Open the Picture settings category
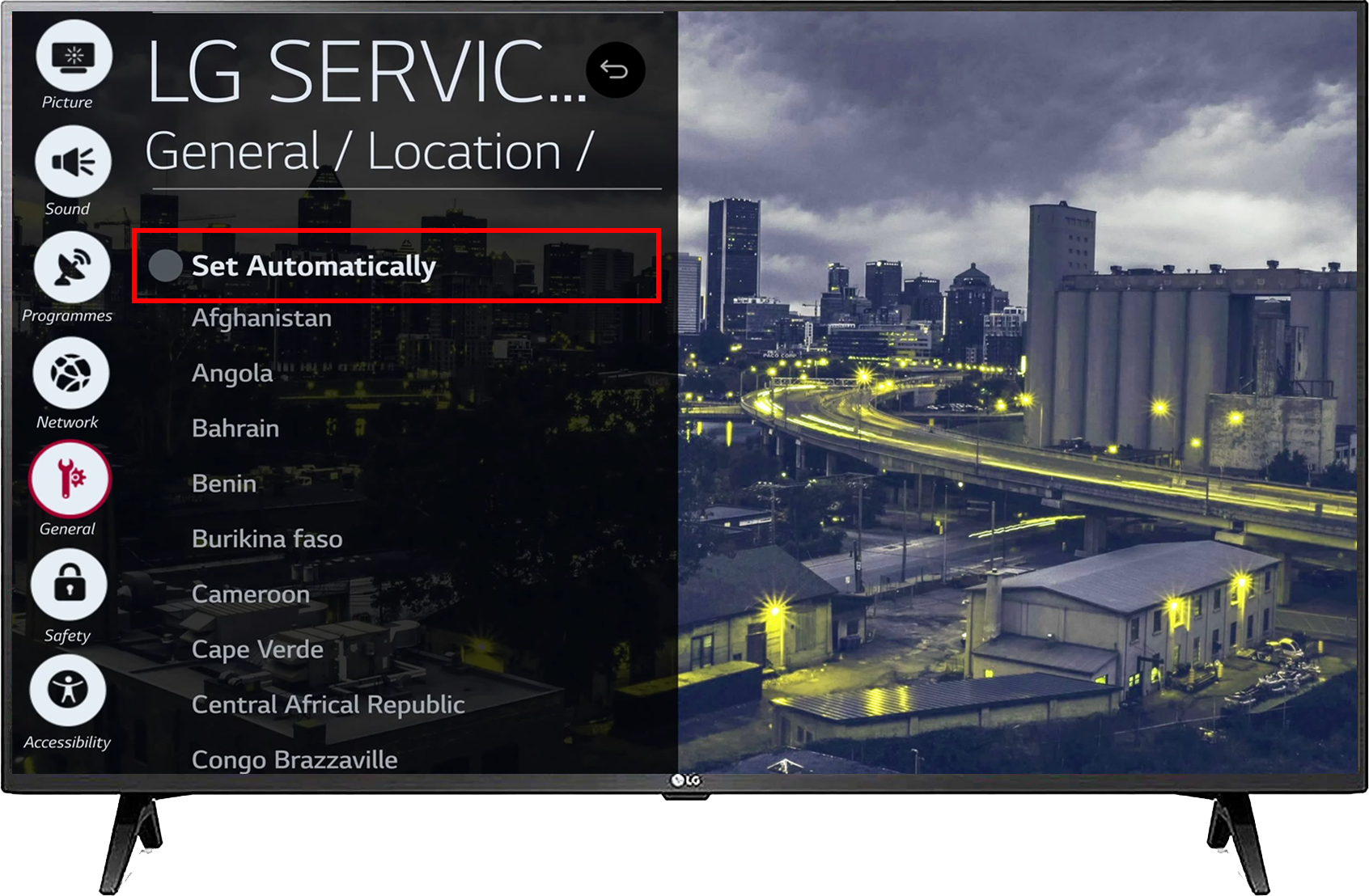Image resolution: width=1369 pixels, height=896 pixels. click(x=74, y=57)
